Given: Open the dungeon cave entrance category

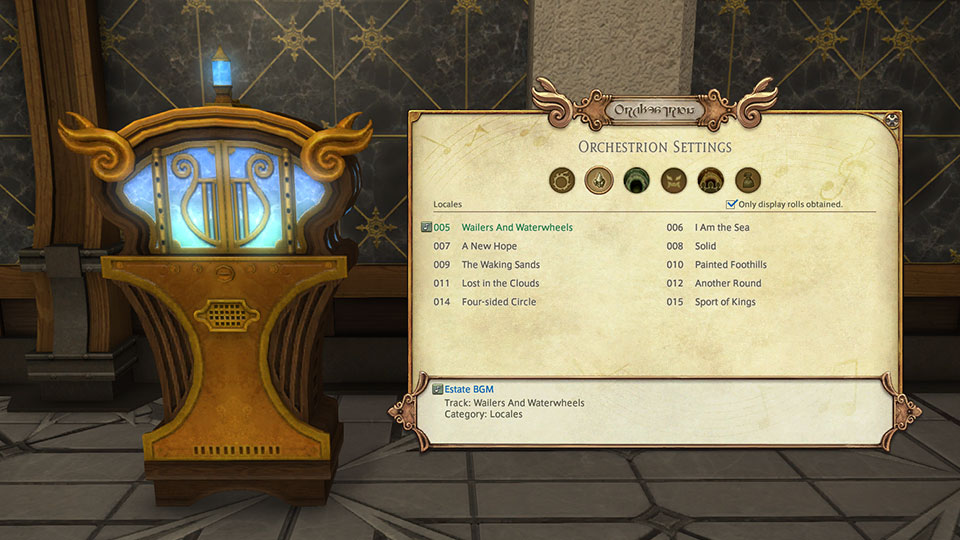Looking at the screenshot, I should point(636,180).
